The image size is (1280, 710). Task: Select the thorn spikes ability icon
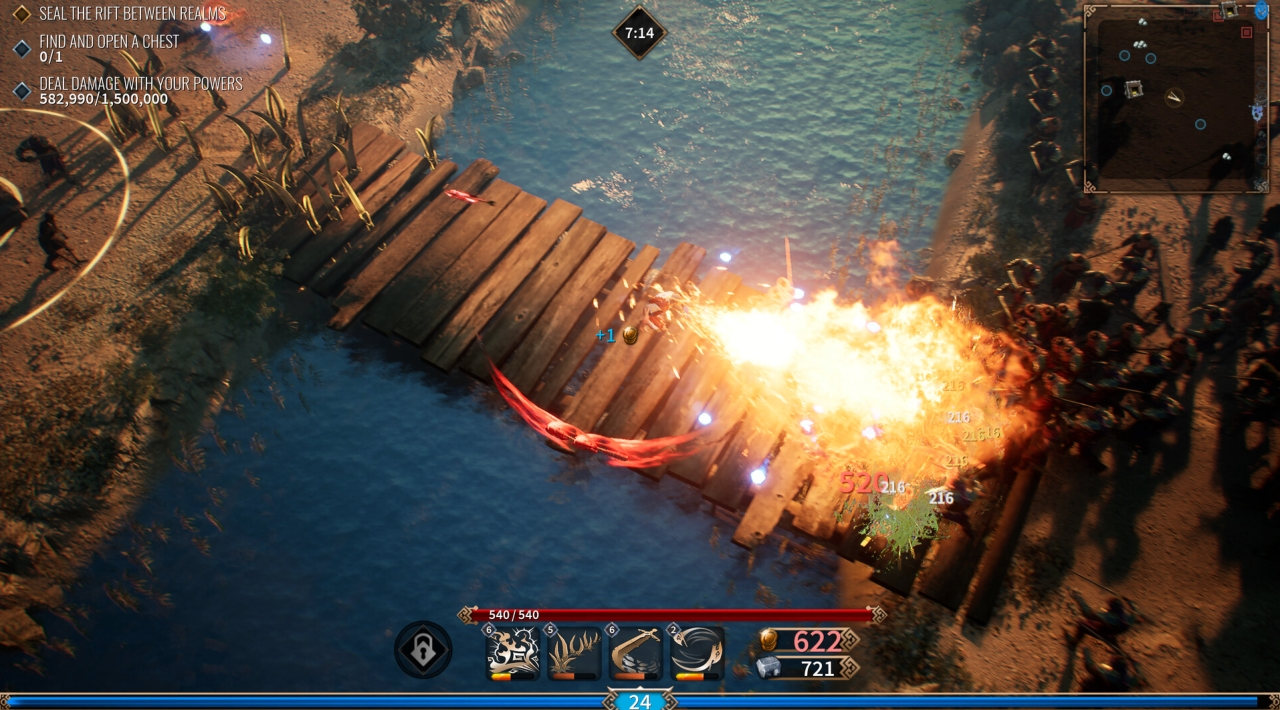[x=574, y=653]
